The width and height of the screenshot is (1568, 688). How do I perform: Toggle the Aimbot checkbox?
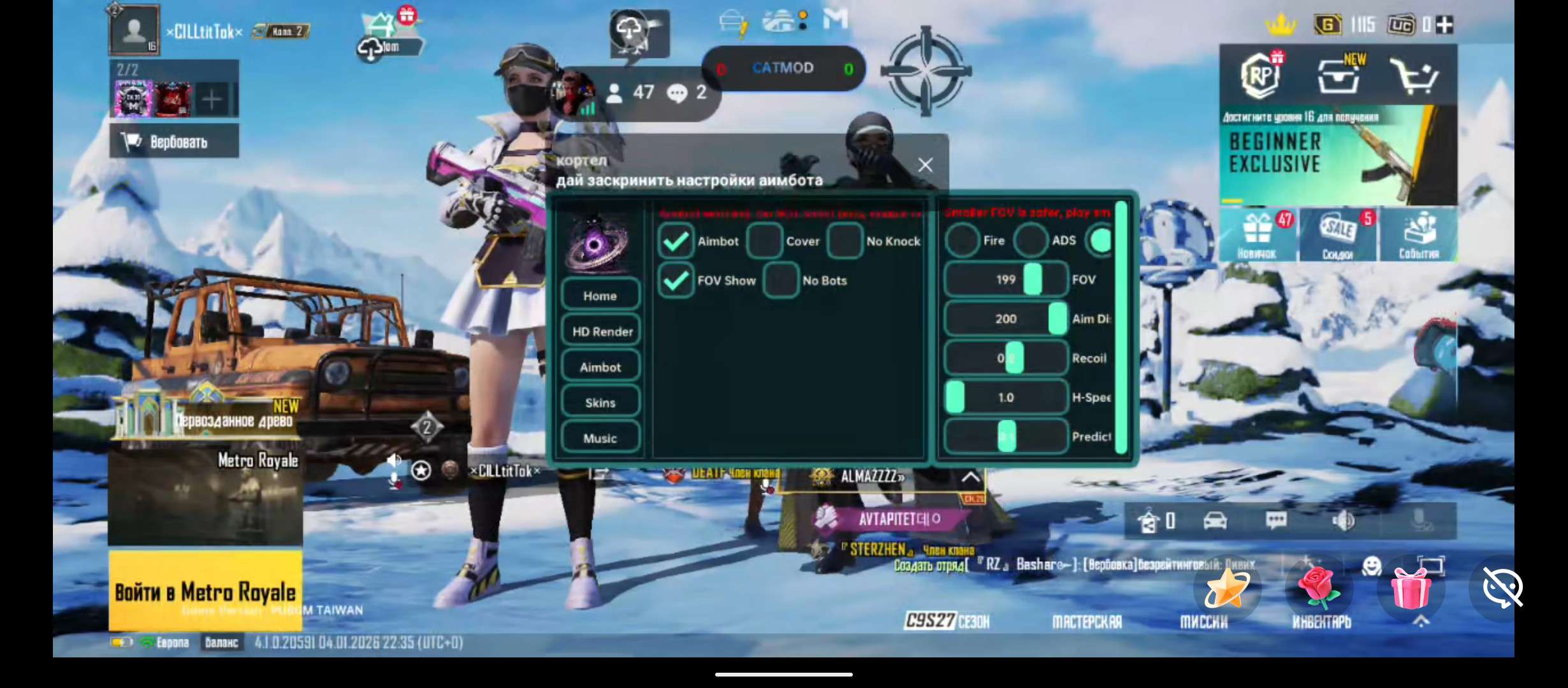675,241
